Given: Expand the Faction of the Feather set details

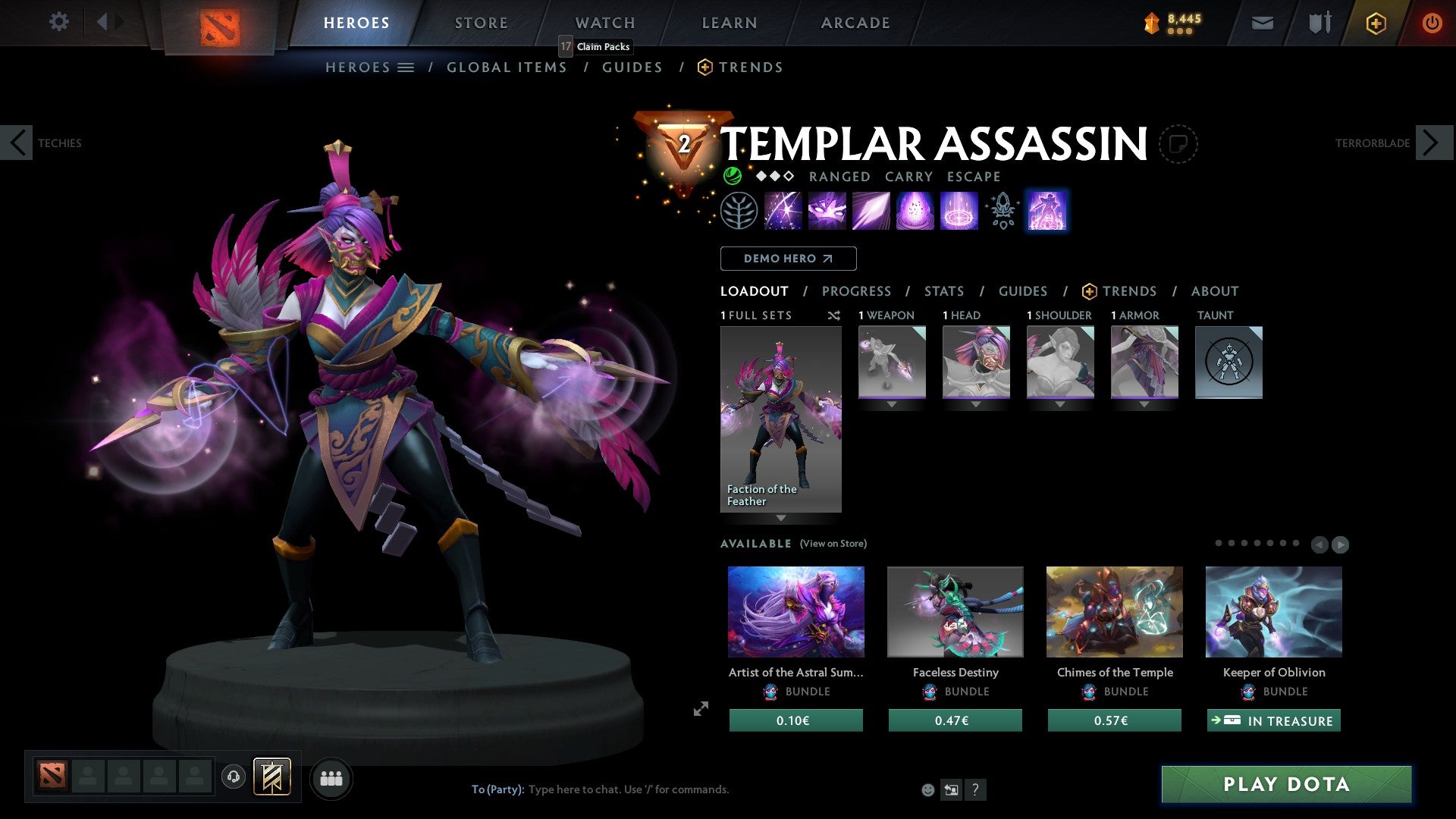Looking at the screenshot, I should (781, 519).
